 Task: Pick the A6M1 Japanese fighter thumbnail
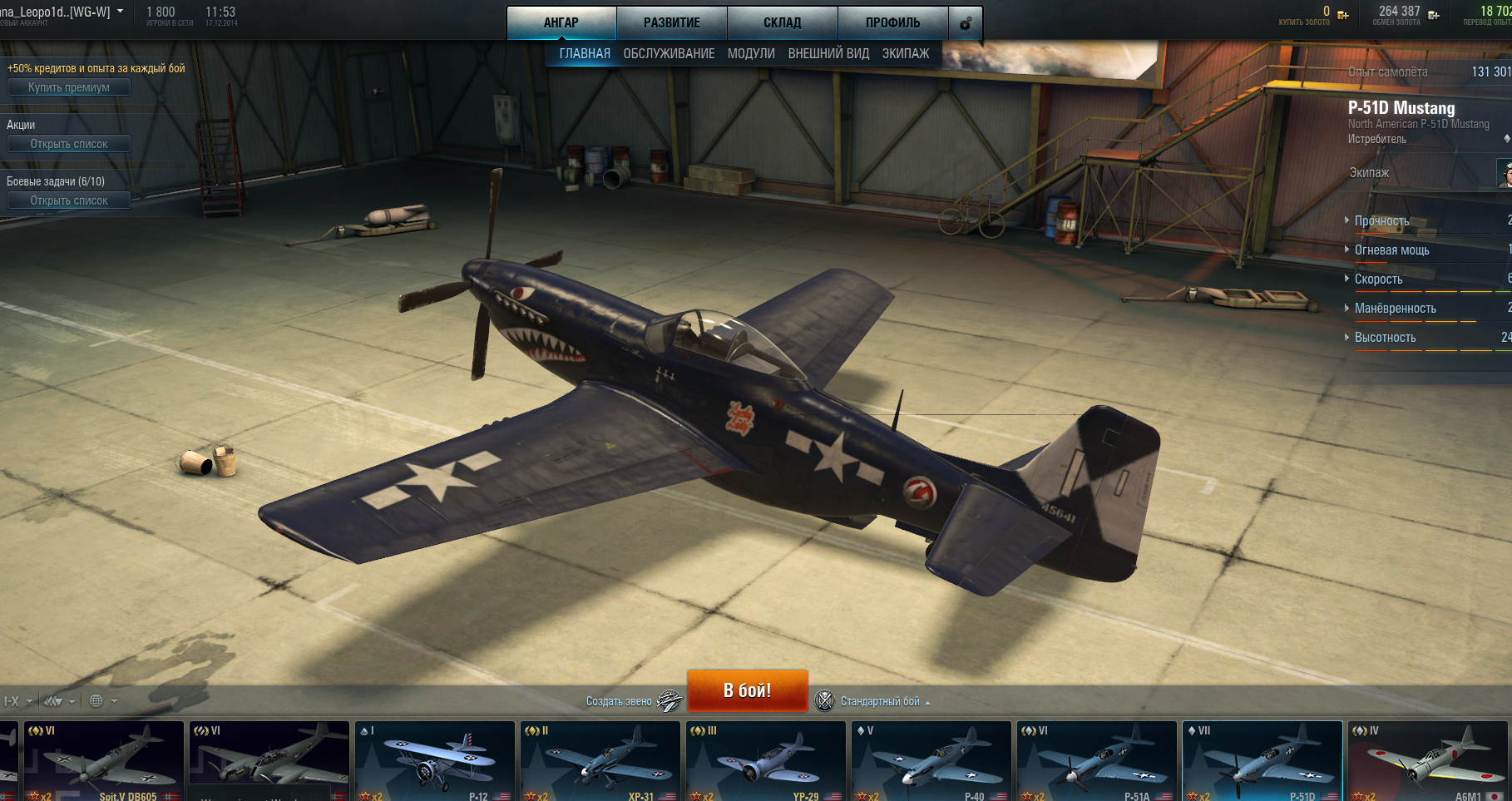[1427, 761]
